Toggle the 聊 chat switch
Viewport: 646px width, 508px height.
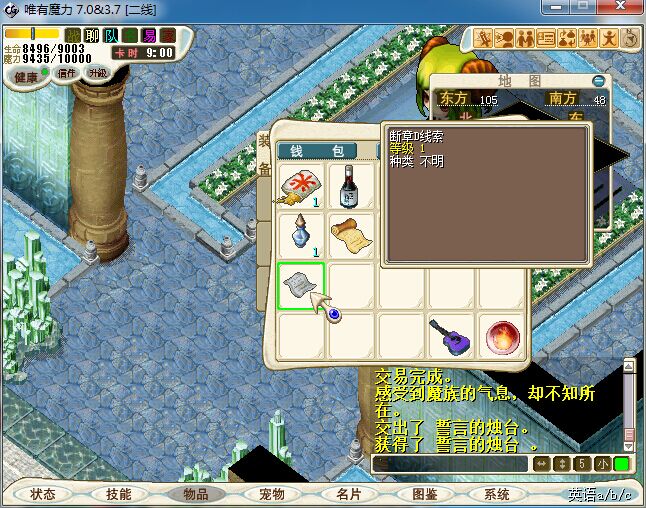point(92,36)
